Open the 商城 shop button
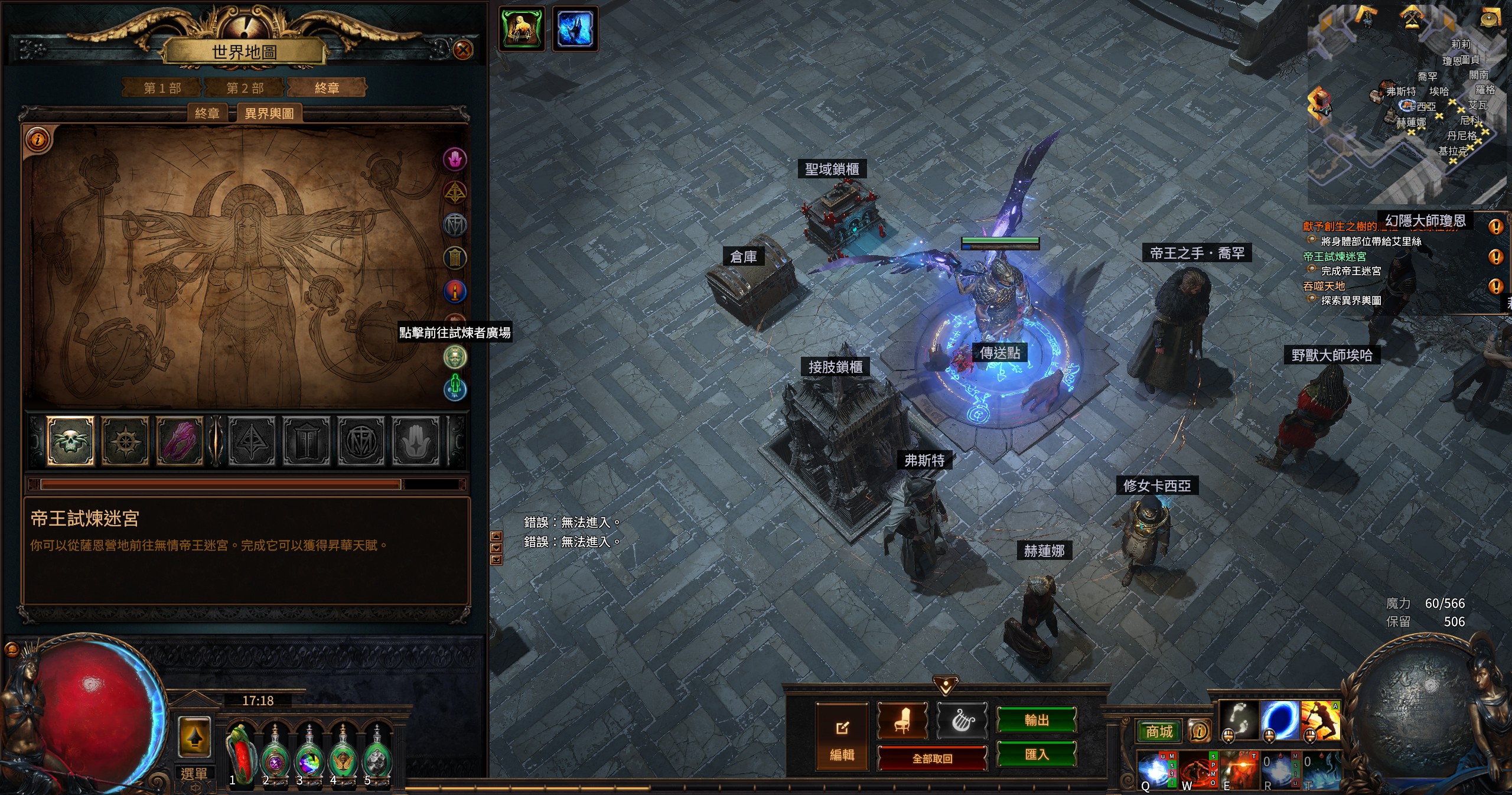 (1159, 732)
